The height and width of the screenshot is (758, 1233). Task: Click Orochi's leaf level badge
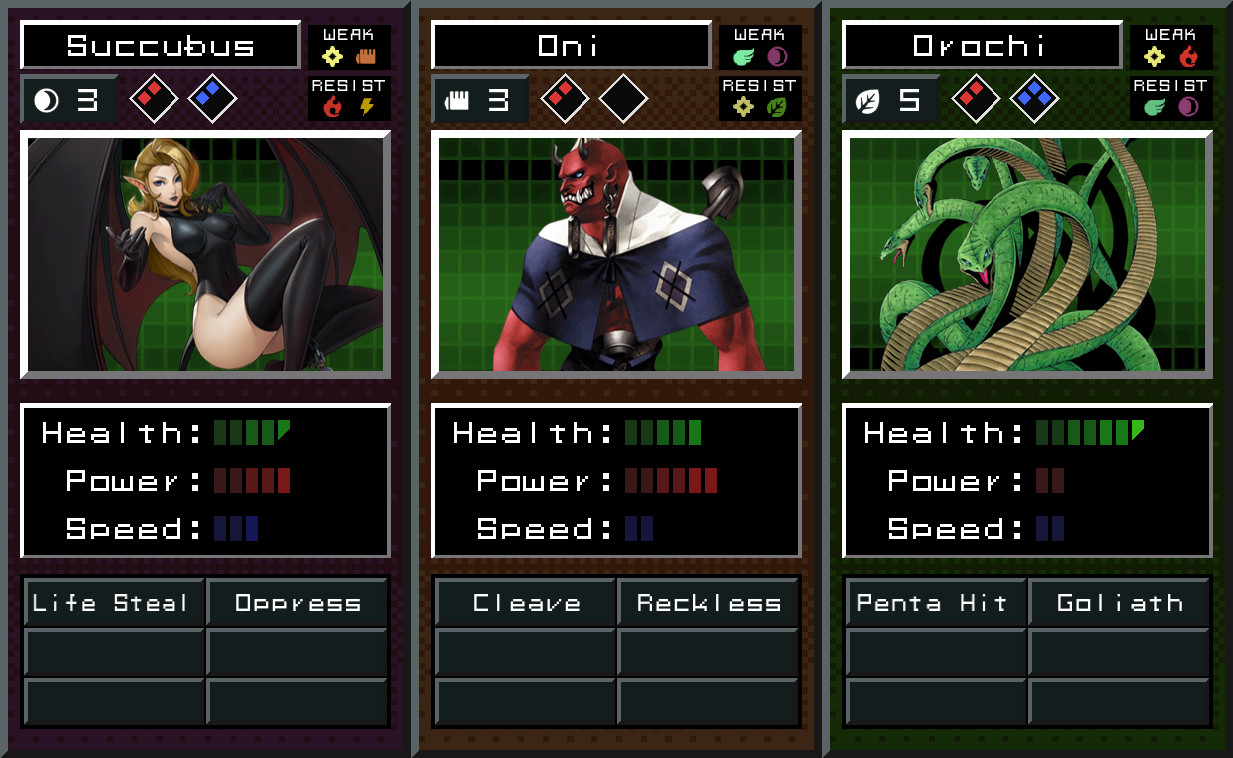pos(890,99)
